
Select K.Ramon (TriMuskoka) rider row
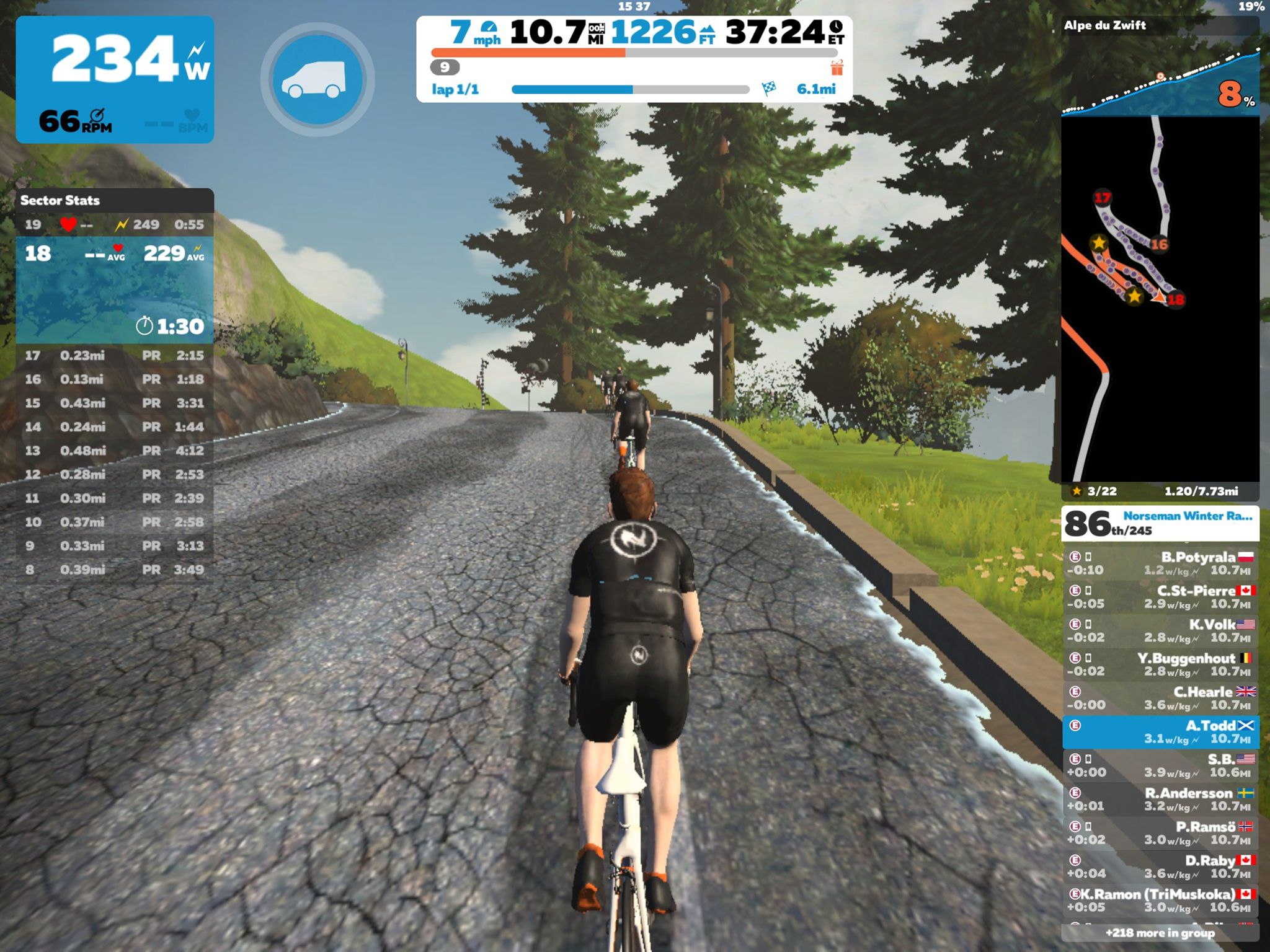(1160, 901)
